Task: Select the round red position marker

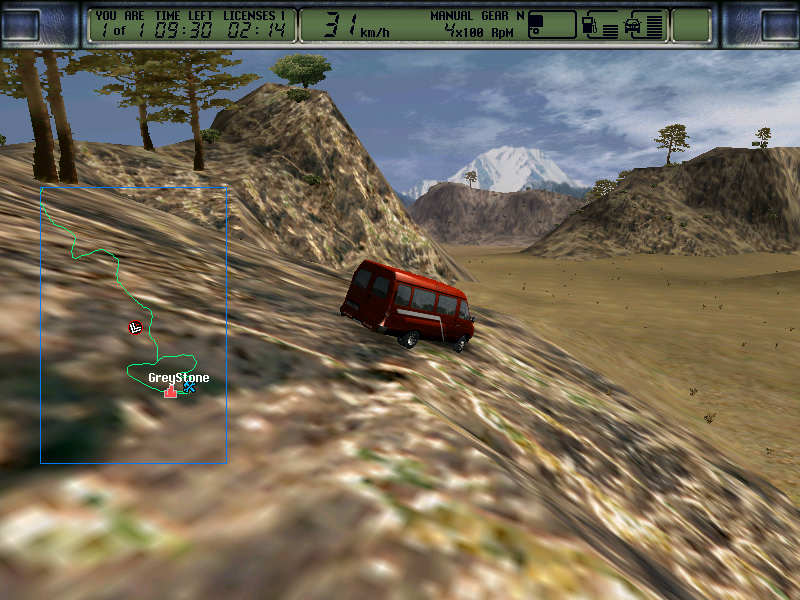Action: [135, 327]
